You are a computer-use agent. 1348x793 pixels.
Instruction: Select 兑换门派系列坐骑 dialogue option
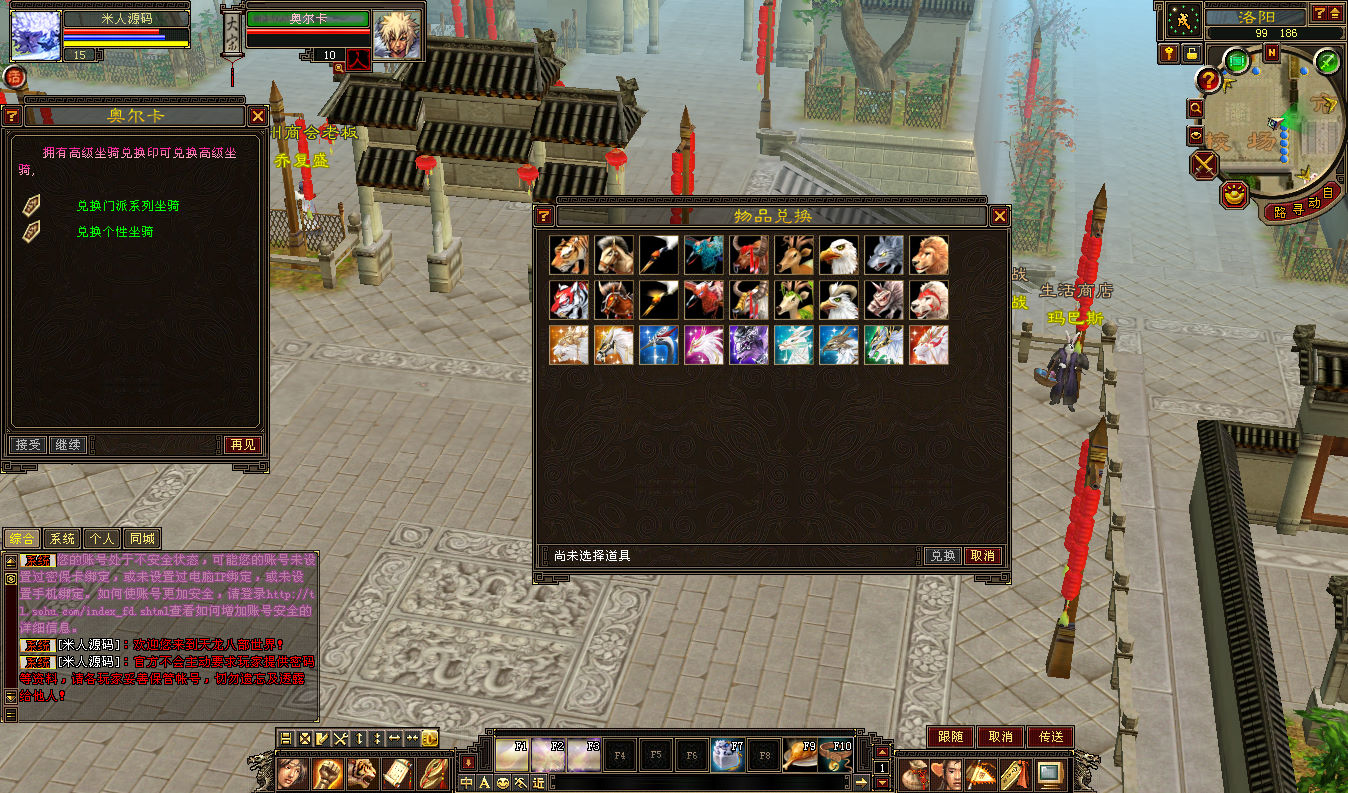(x=128, y=206)
